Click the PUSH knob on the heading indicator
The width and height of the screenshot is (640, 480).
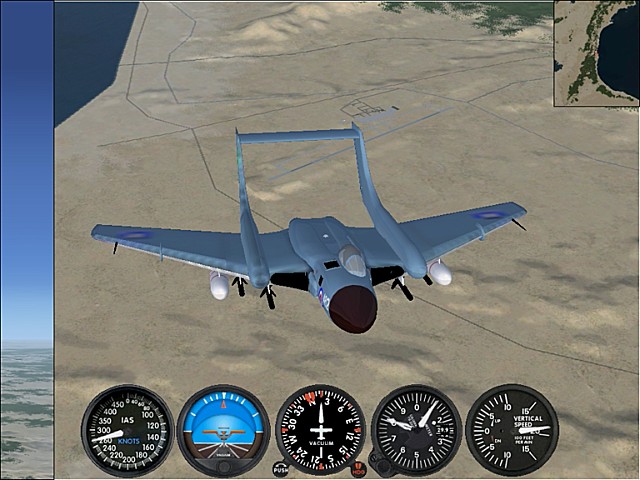click(281, 469)
